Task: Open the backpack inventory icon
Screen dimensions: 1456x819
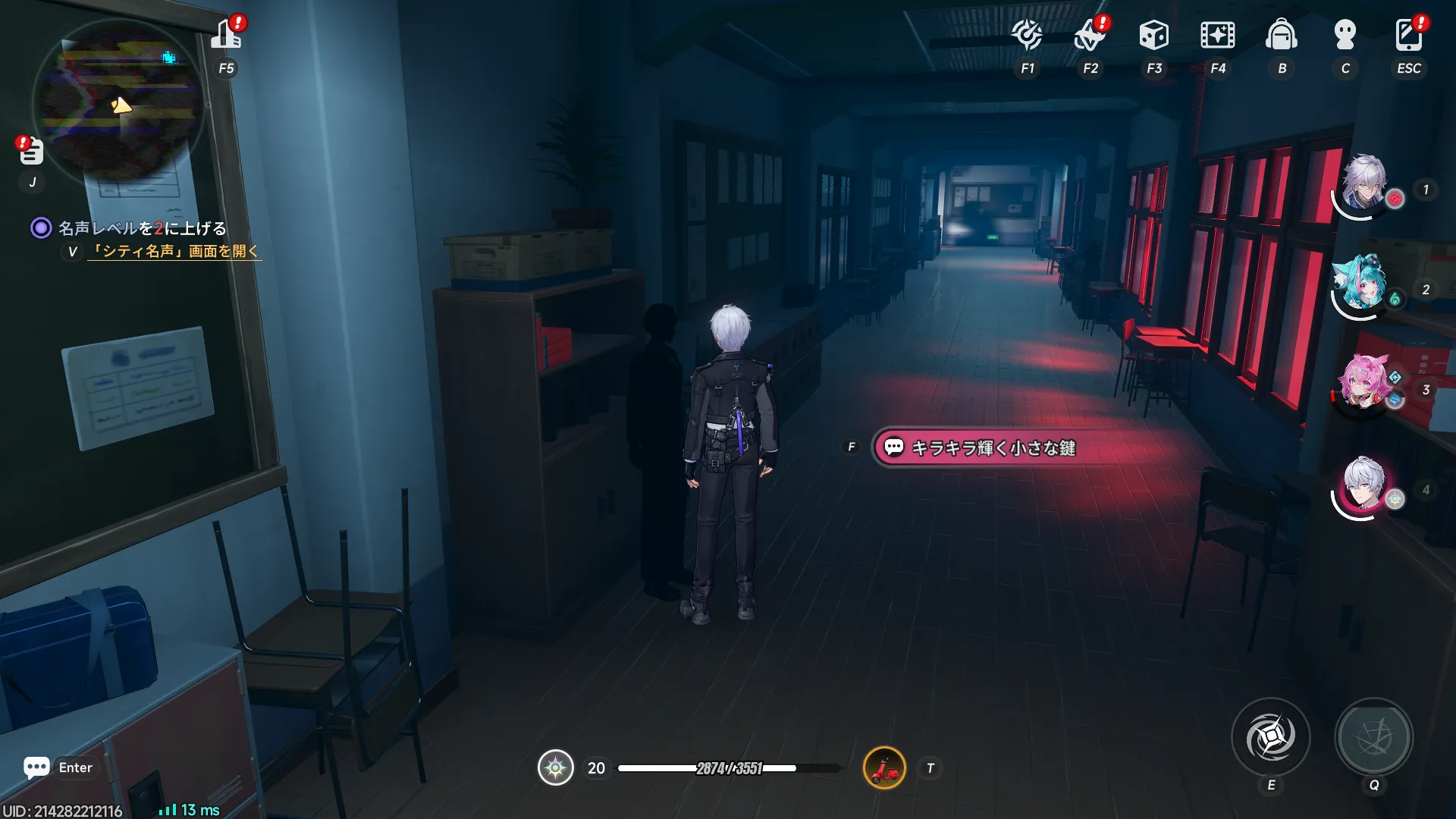Action: click(1282, 35)
